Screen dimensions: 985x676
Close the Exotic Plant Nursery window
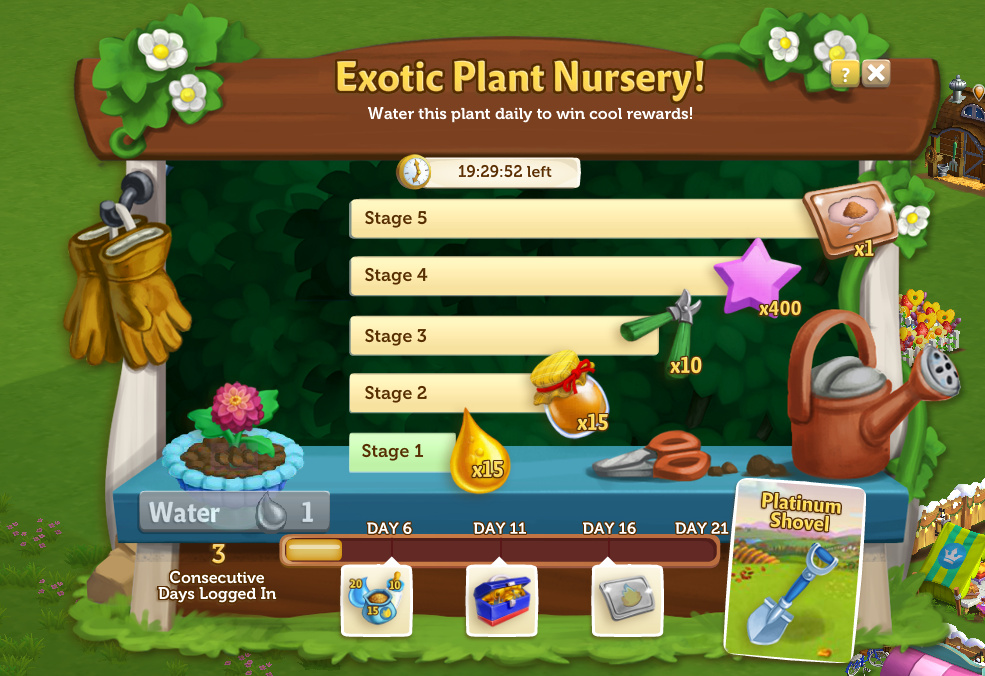tap(876, 72)
